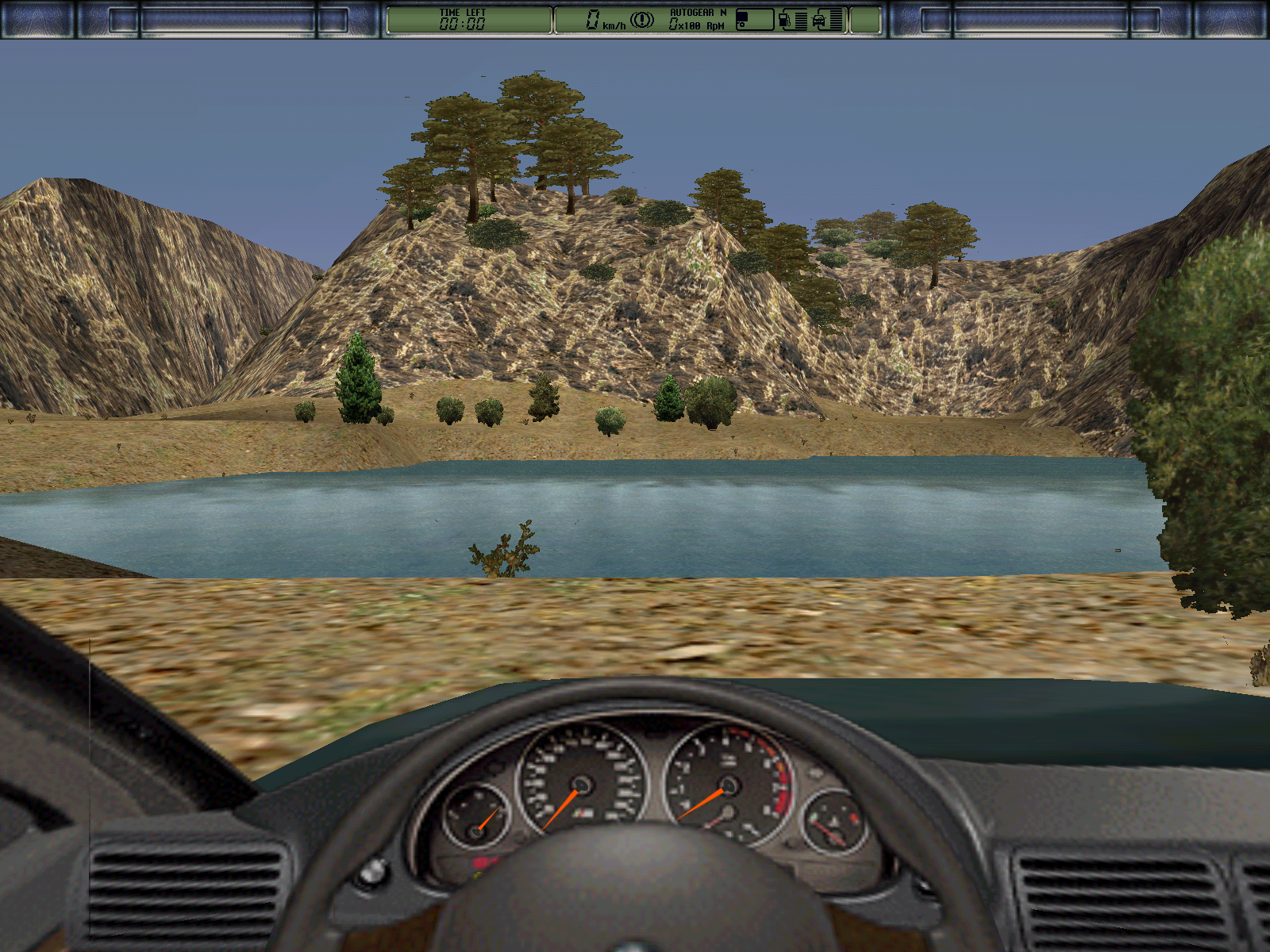The width and height of the screenshot is (1270, 952).
Task: Click the car damage status icon
Action: (819, 21)
